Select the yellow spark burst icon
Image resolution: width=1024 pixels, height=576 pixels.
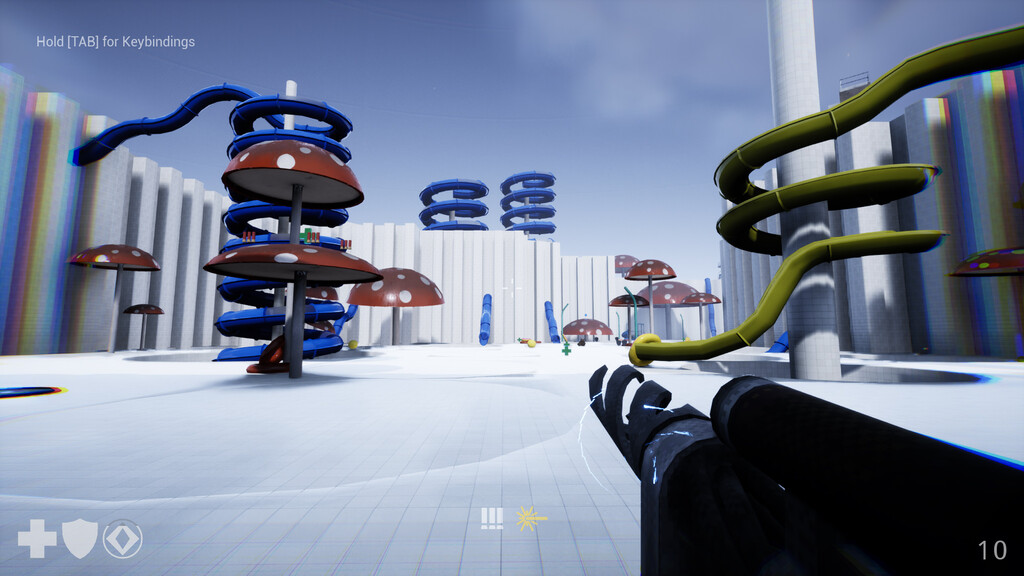click(530, 518)
